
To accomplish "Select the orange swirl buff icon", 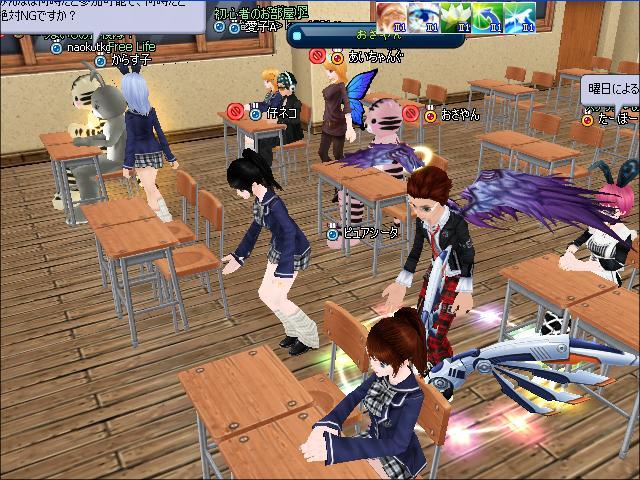I will tap(391, 14).
